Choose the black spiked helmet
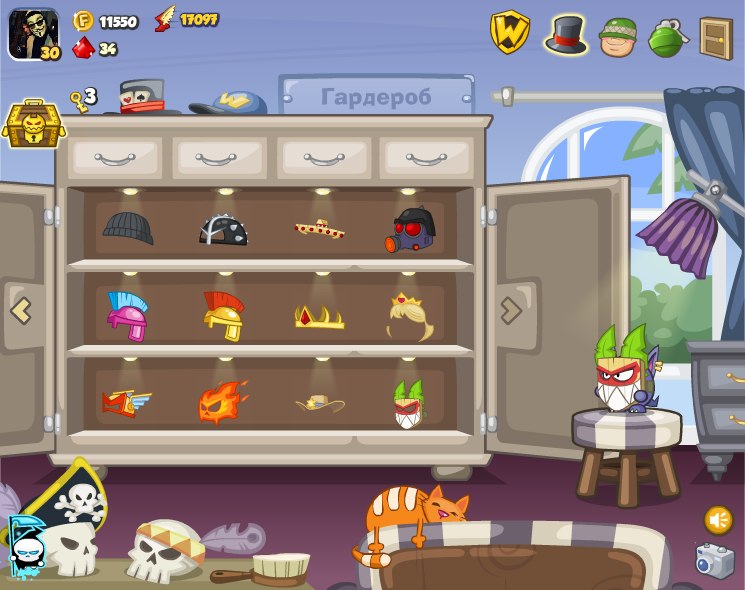745x590 pixels. [223, 229]
